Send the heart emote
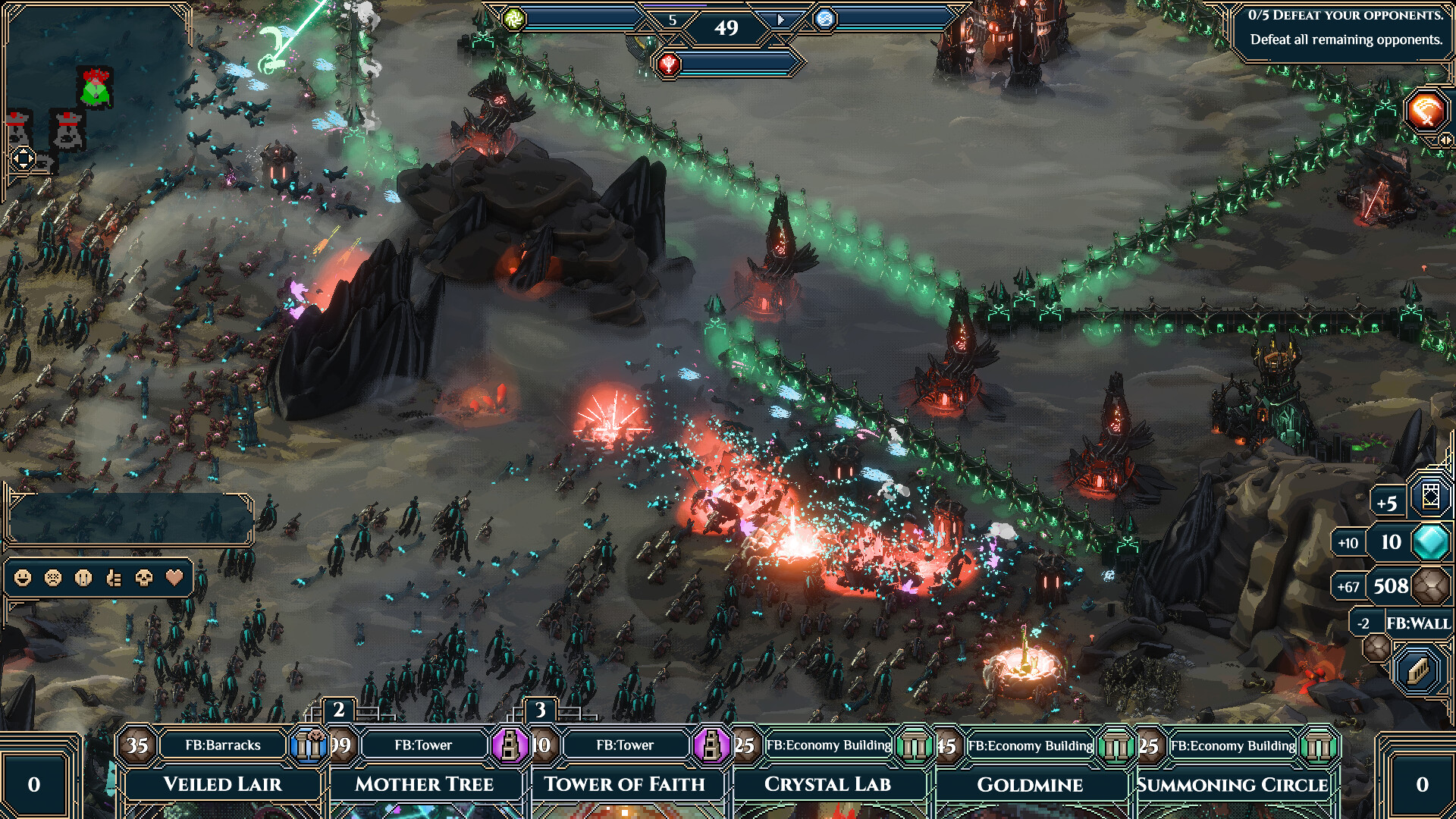1456x819 pixels. point(174,579)
